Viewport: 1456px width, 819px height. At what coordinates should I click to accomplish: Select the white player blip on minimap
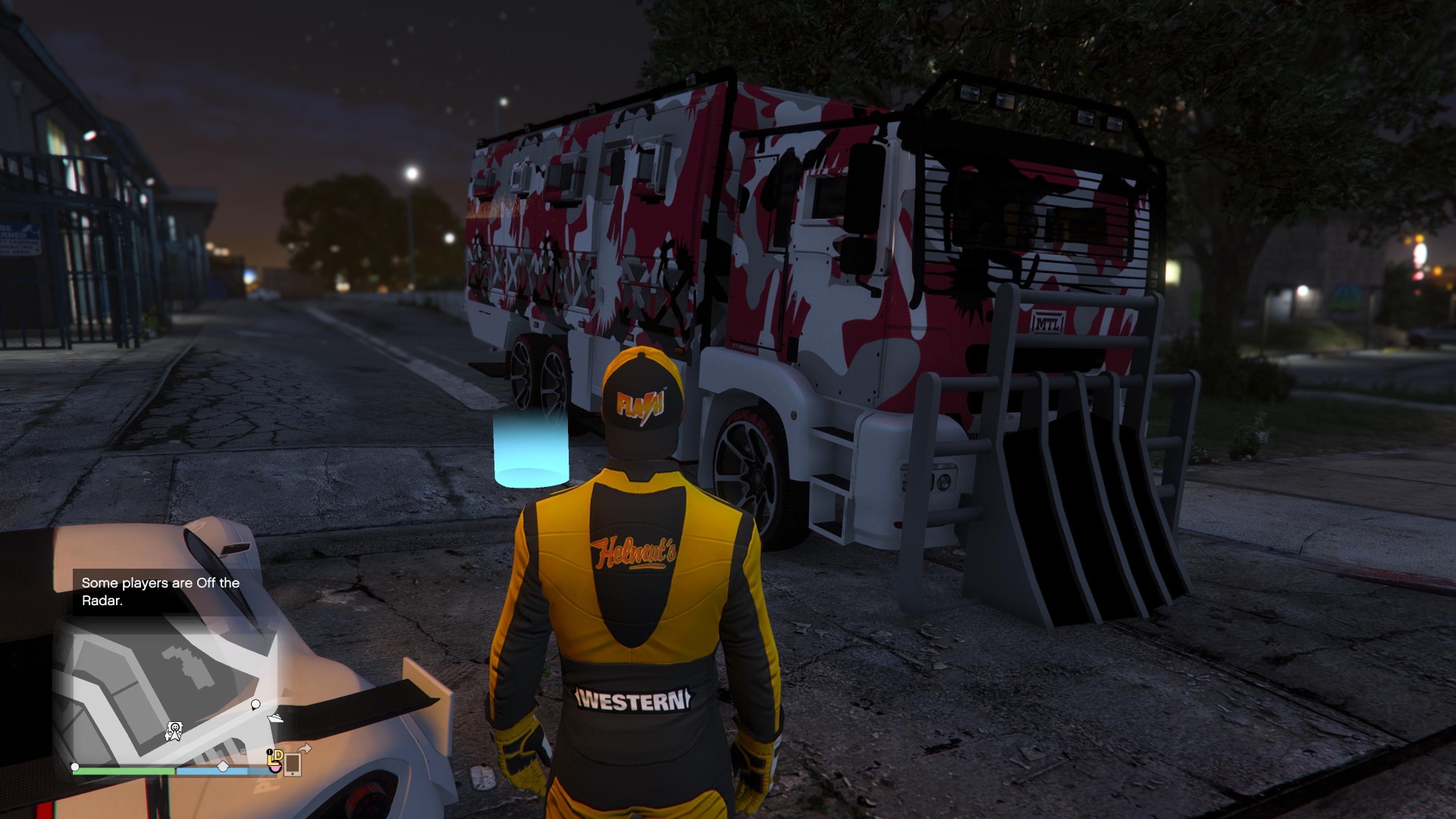[x=256, y=705]
